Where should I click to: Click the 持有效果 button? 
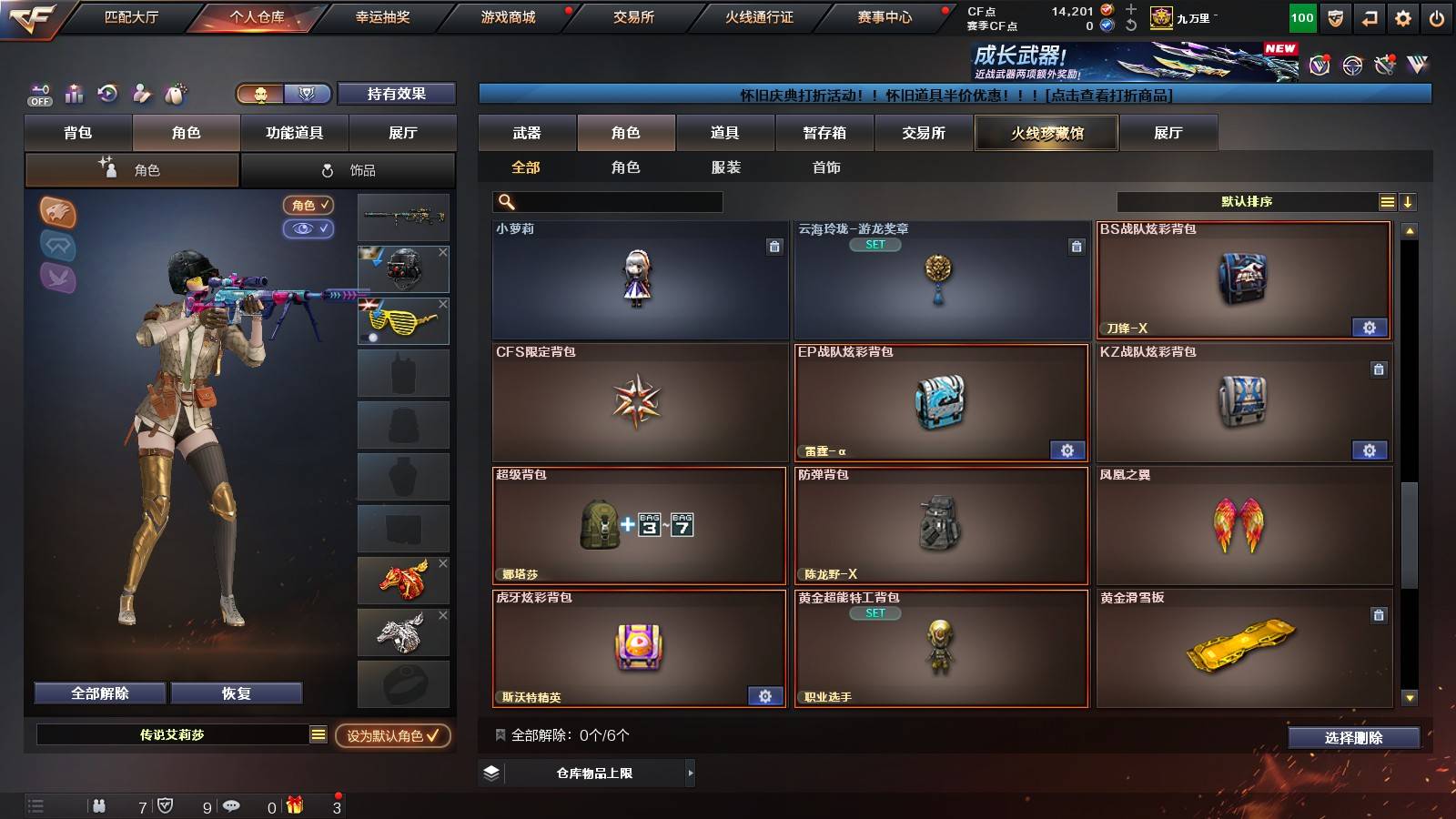pyautogui.click(x=397, y=94)
